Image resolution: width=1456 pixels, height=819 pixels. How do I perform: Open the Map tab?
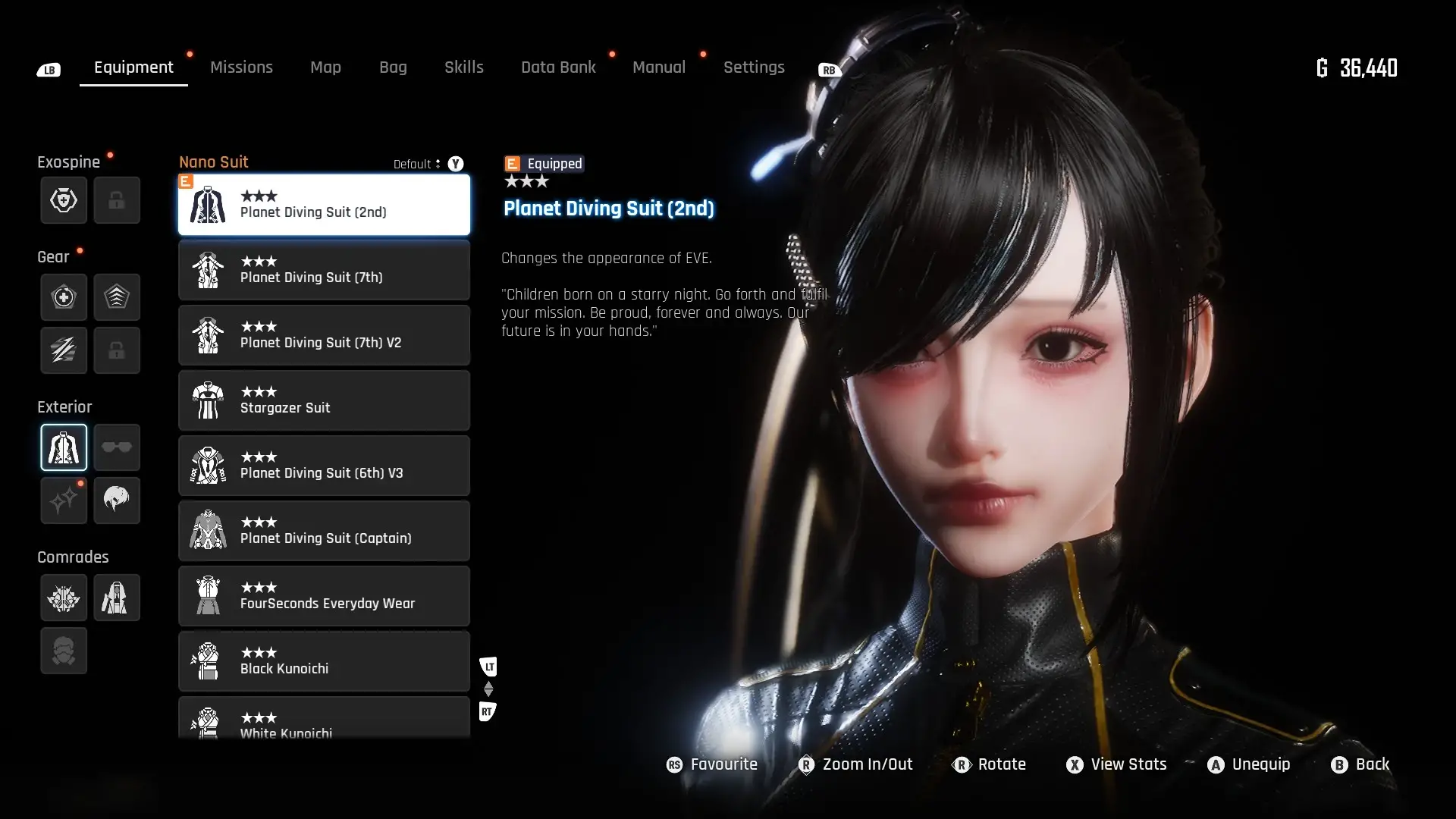(325, 67)
